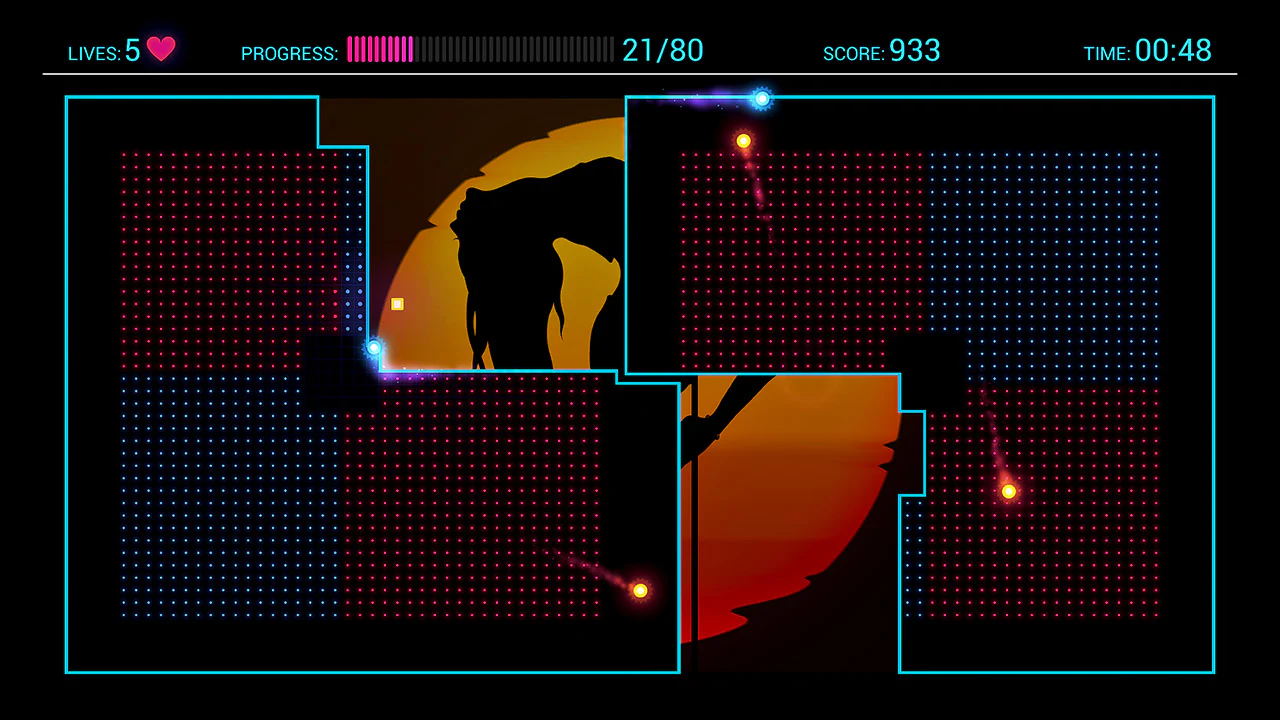Click the cyan orb on the top border
The height and width of the screenshot is (720, 1280).
click(x=762, y=98)
